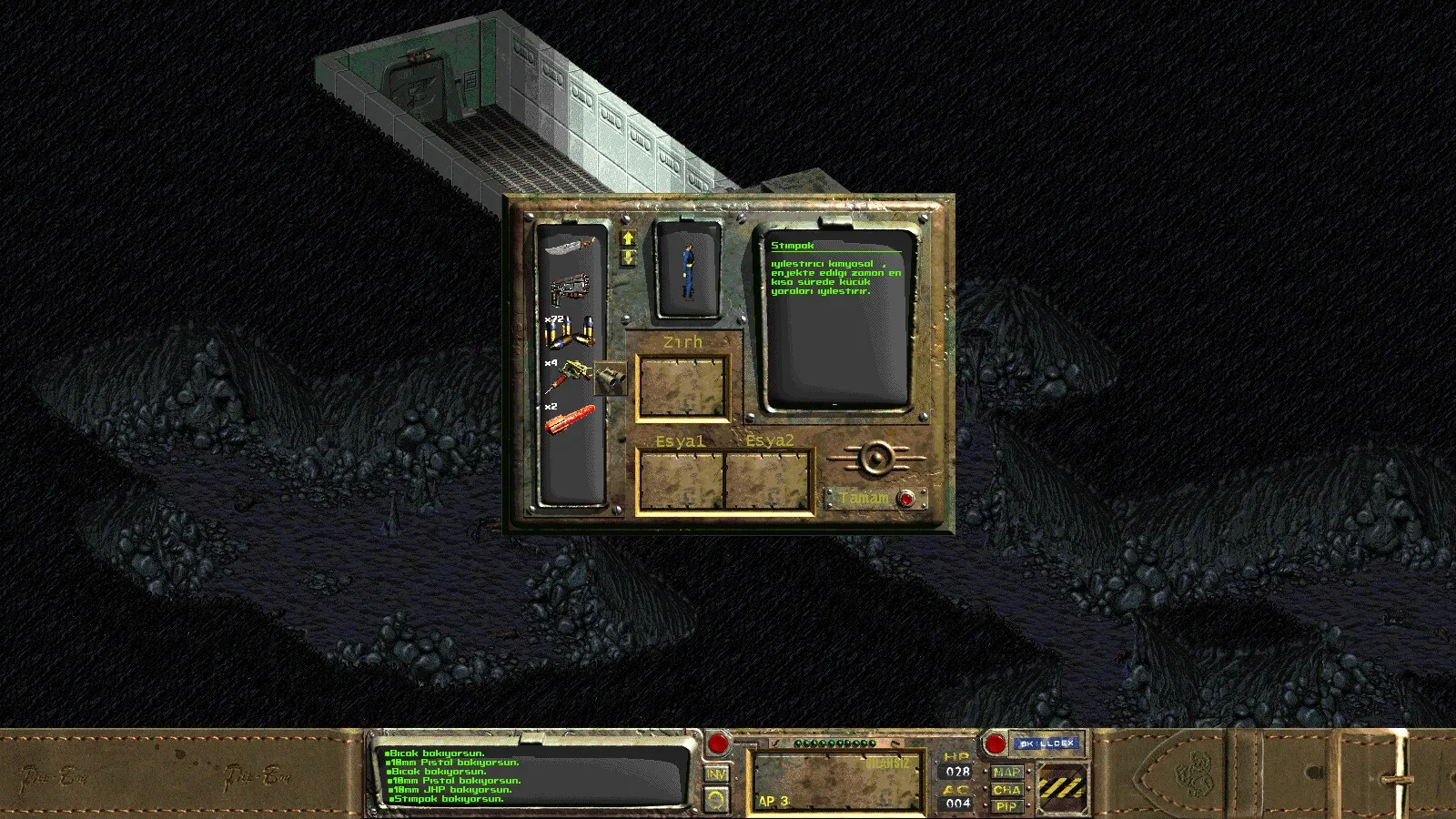
Task: Confirm with the Tamam button
Action: [905, 499]
